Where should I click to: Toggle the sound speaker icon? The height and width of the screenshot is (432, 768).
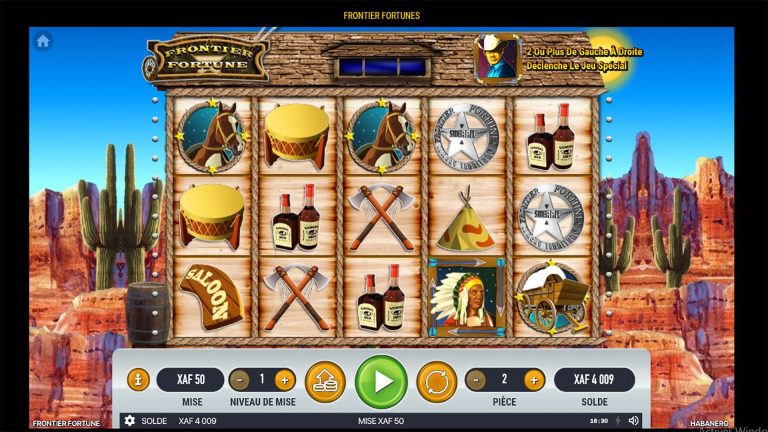[631, 421]
